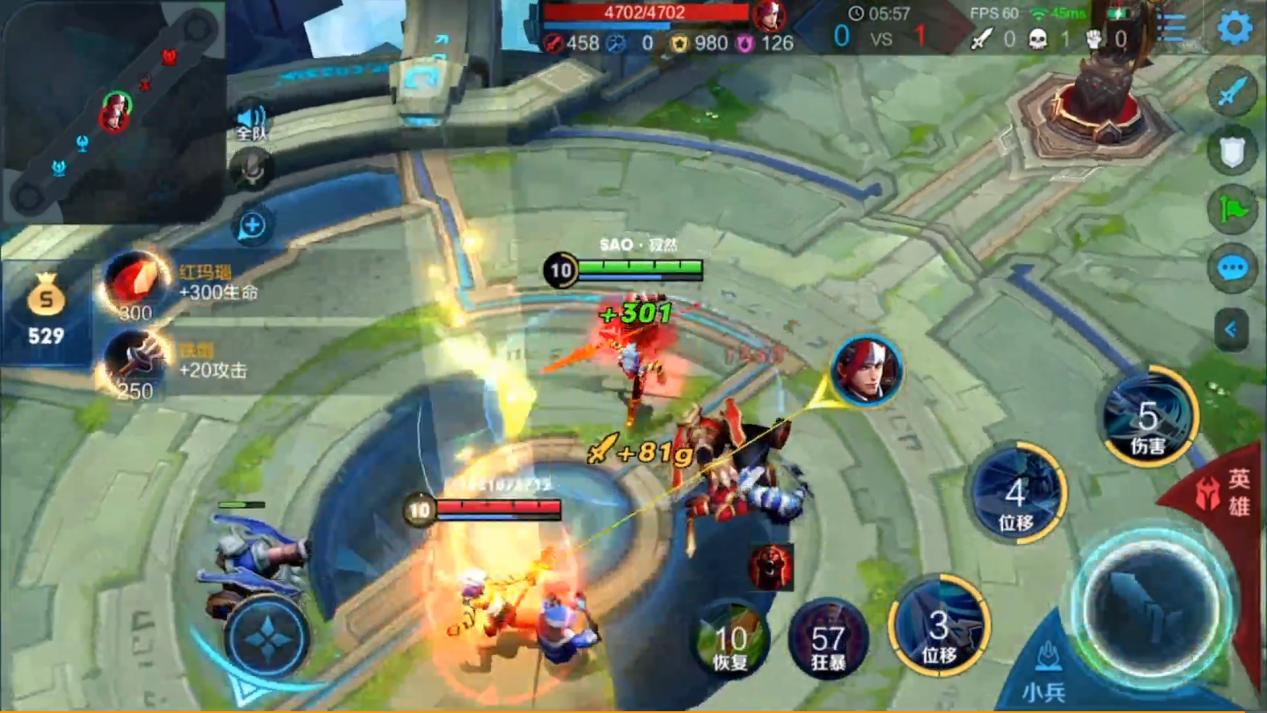Collapse the signal panel with the arrow
1267x713 pixels.
tap(1232, 329)
